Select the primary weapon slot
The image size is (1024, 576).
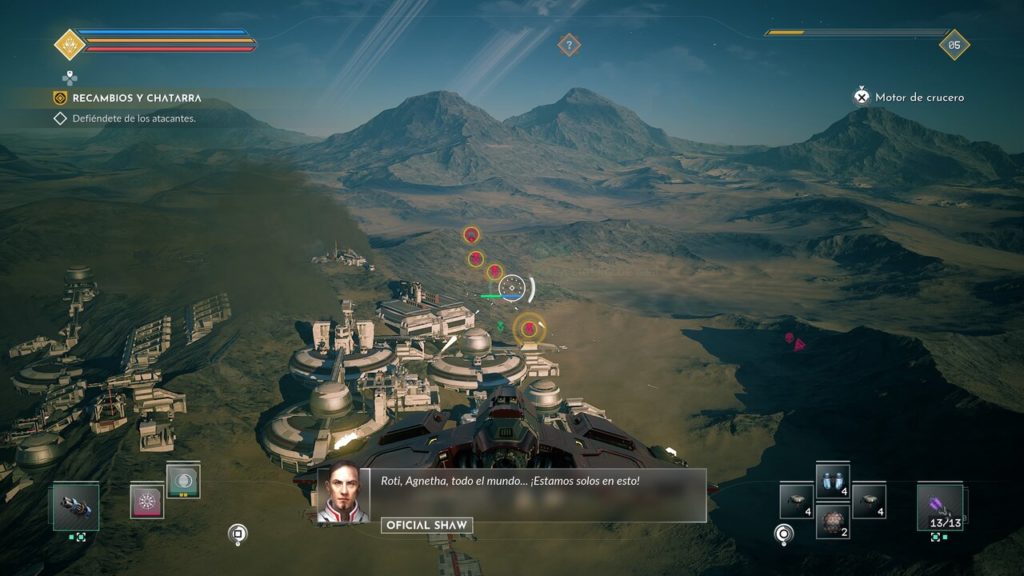pos(76,505)
